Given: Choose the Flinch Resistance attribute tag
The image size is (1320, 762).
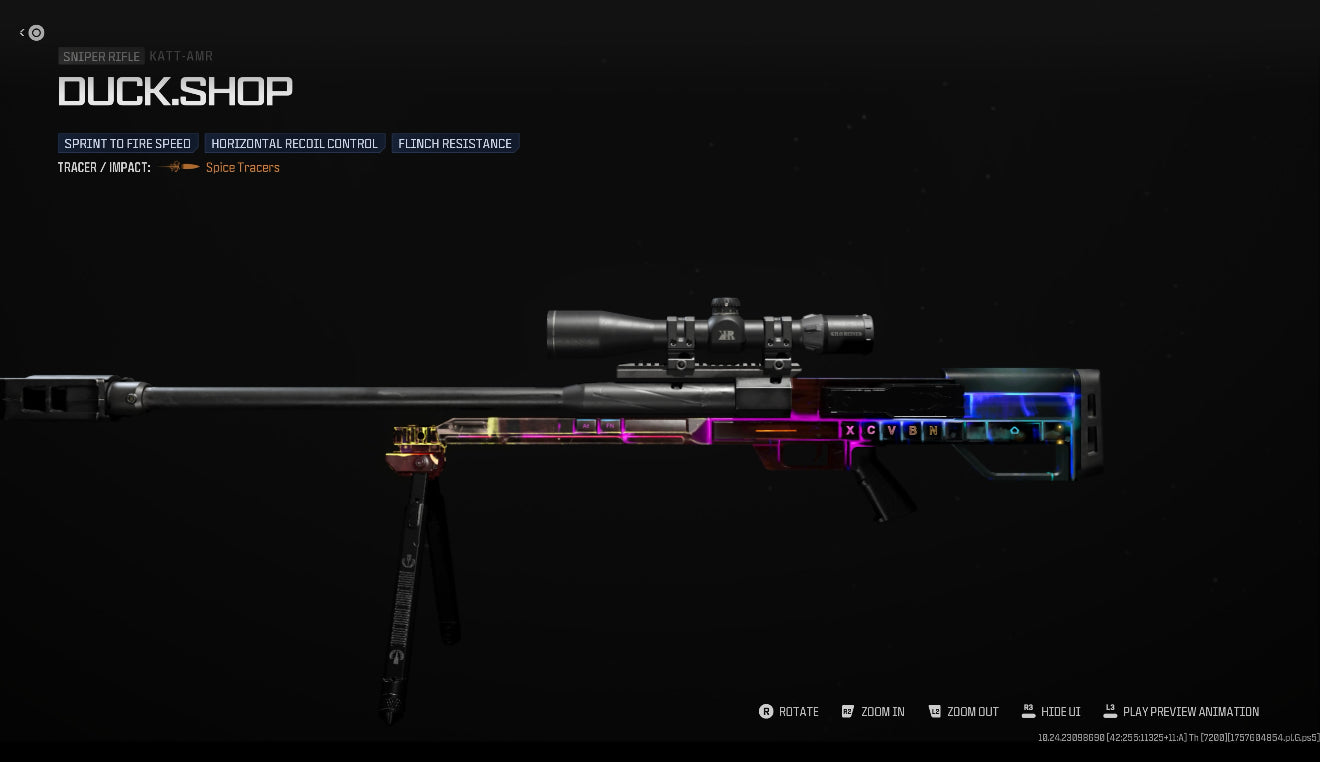Looking at the screenshot, I should click(455, 144).
